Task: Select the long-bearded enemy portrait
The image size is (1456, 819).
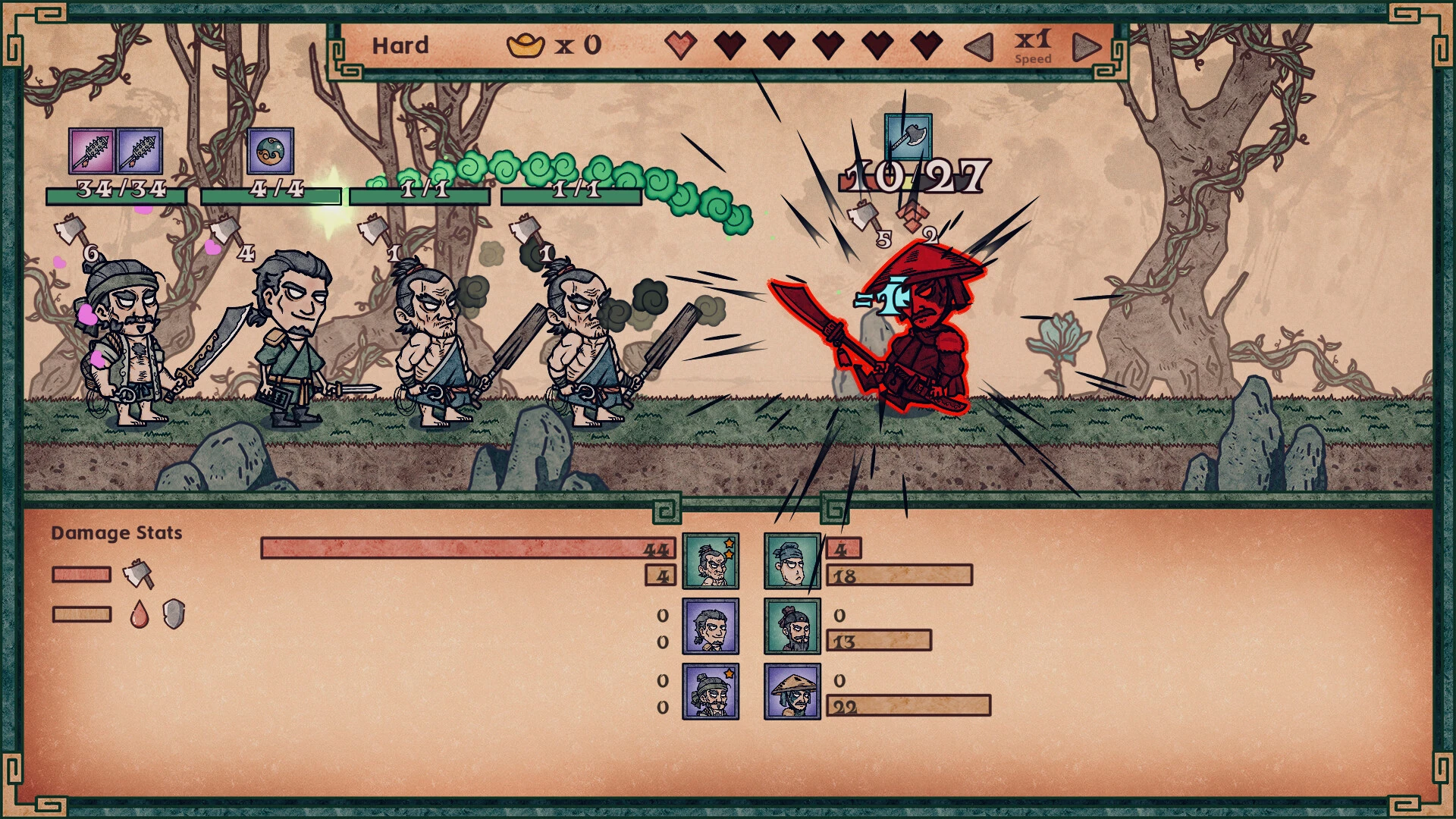Action: click(x=792, y=626)
